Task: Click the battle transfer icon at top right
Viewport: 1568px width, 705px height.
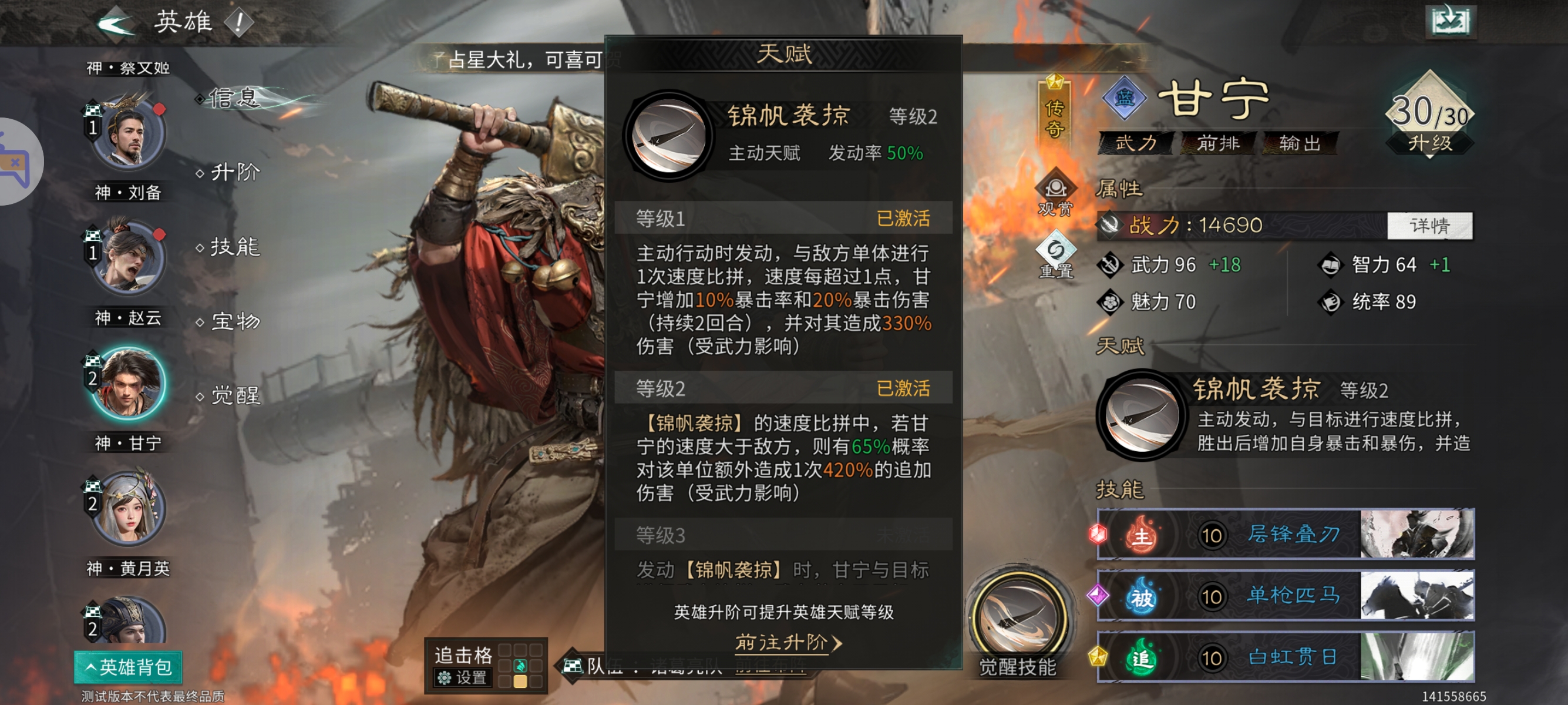Action: click(x=1451, y=21)
